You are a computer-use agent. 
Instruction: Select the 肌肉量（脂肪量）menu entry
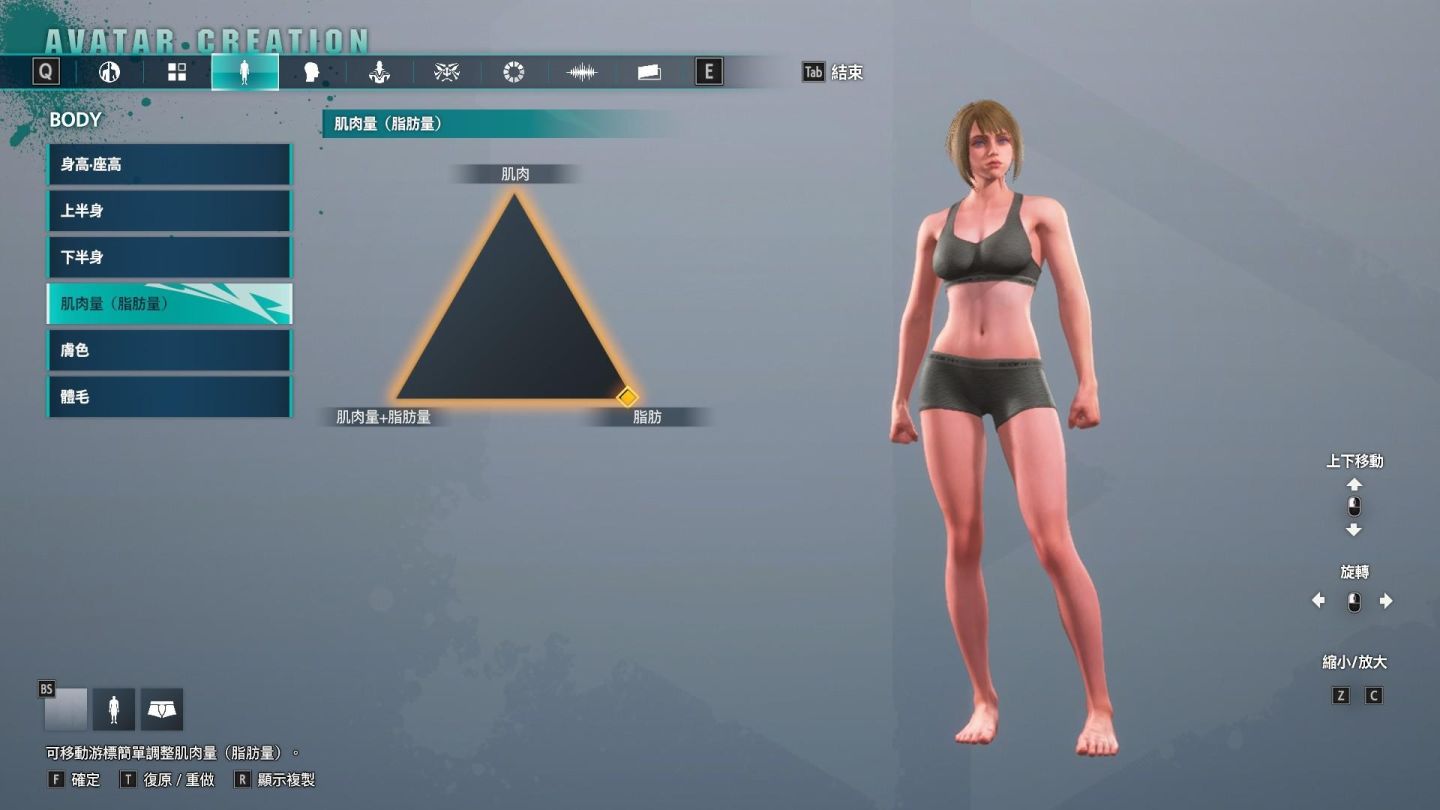(x=168, y=304)
